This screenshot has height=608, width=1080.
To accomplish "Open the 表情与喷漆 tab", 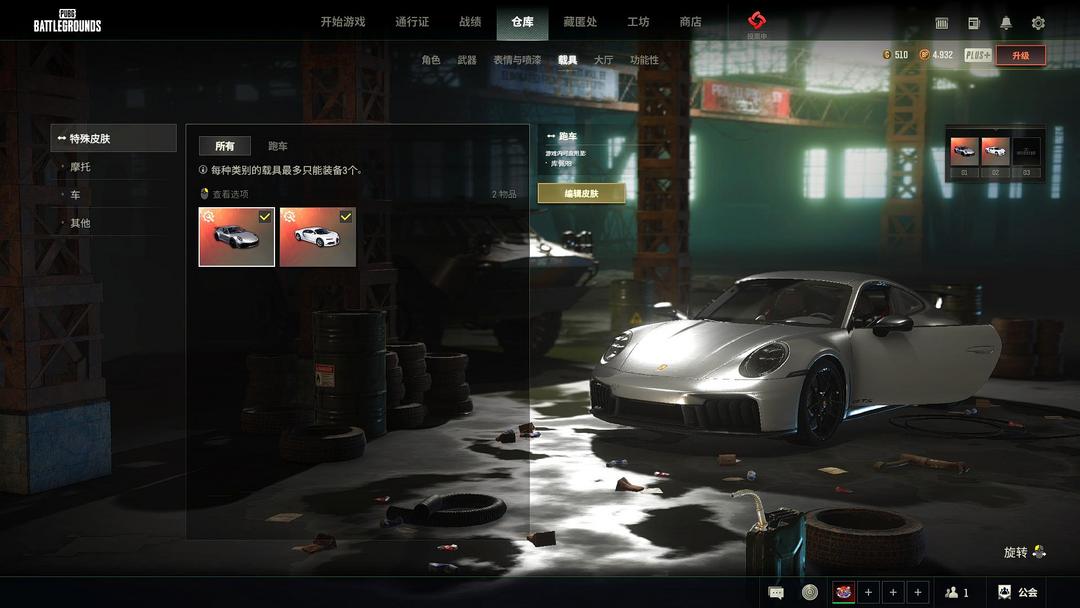I will pyautogui.click(x=517, y=60).
